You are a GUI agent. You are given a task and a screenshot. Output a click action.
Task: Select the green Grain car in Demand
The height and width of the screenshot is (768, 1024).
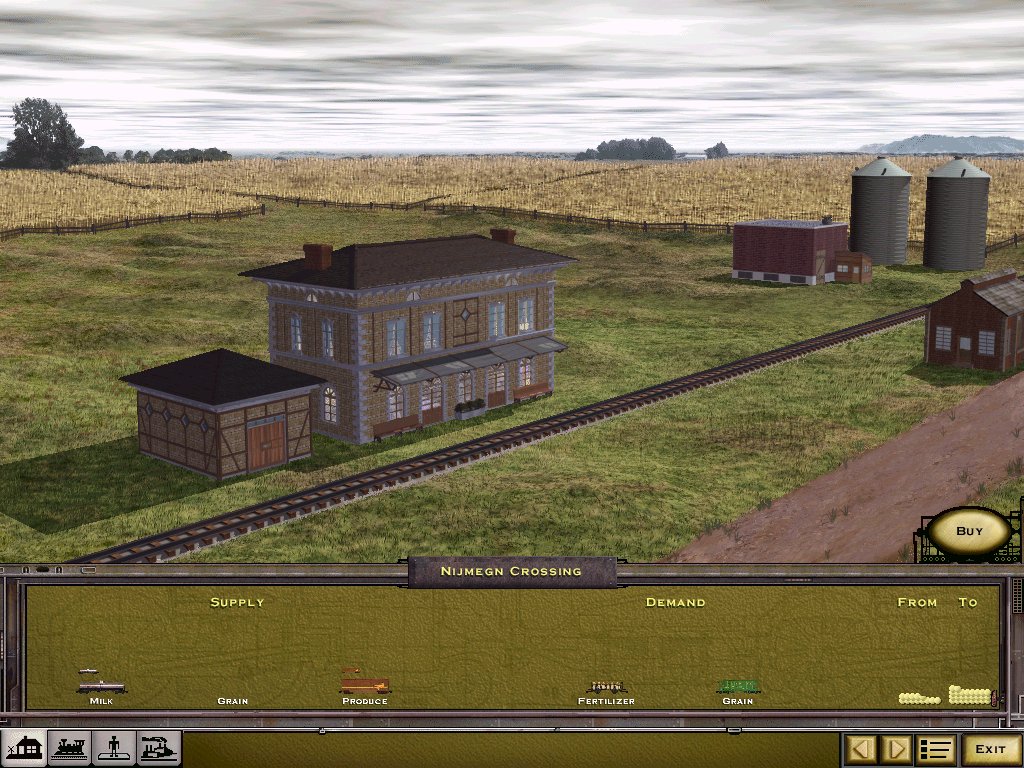pyautogui.click(x=738, y=687)
